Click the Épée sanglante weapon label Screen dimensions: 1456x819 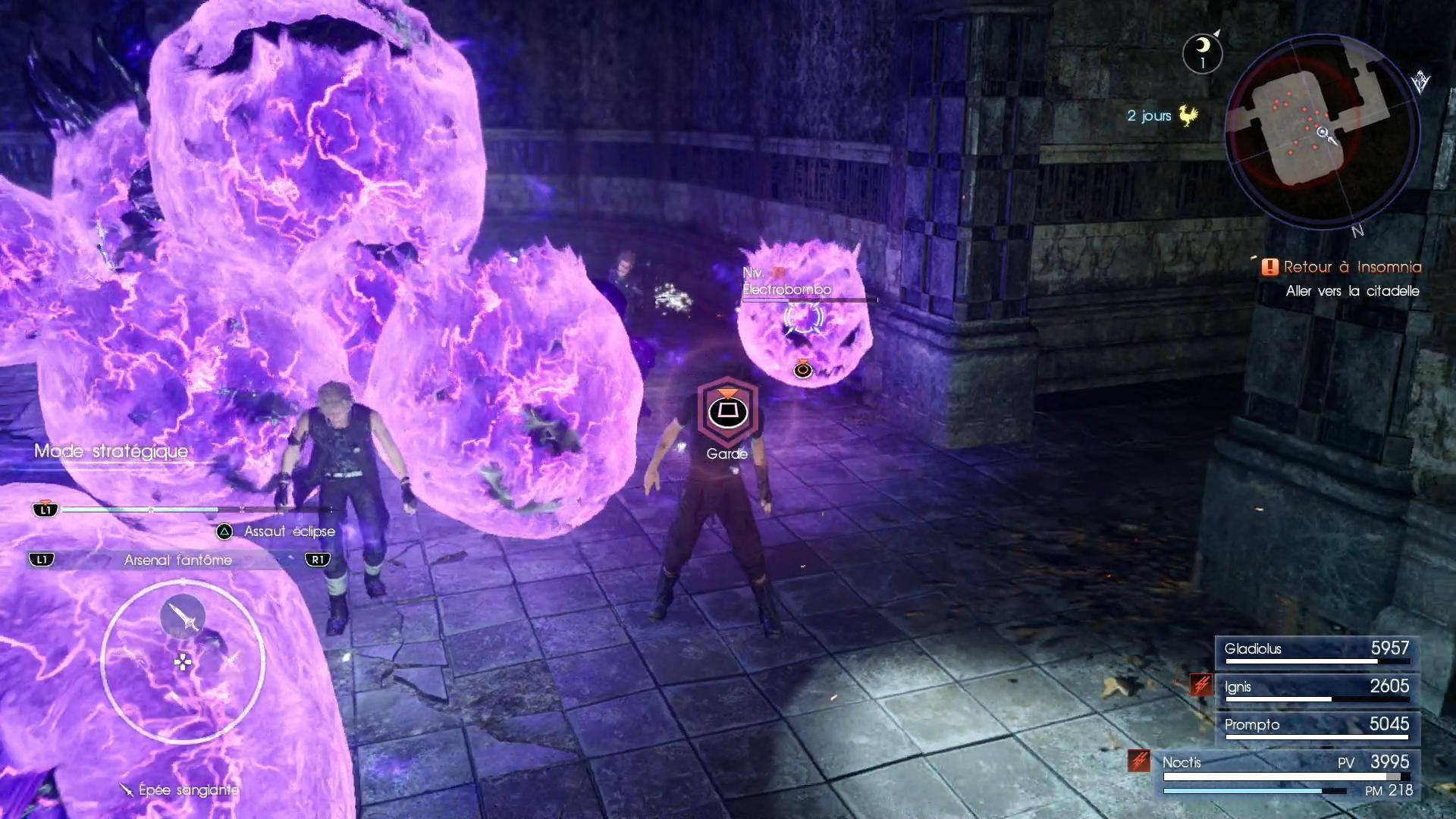[188, 790]
